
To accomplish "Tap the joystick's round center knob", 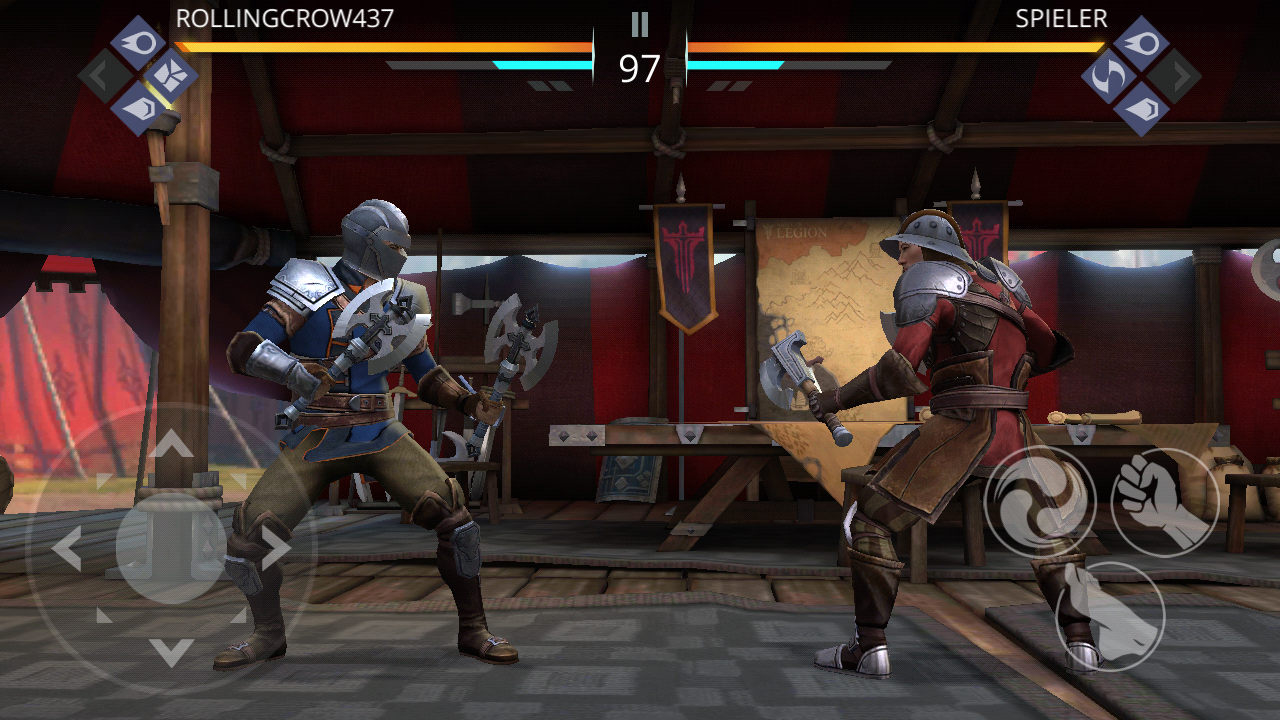I will (171, 547).
